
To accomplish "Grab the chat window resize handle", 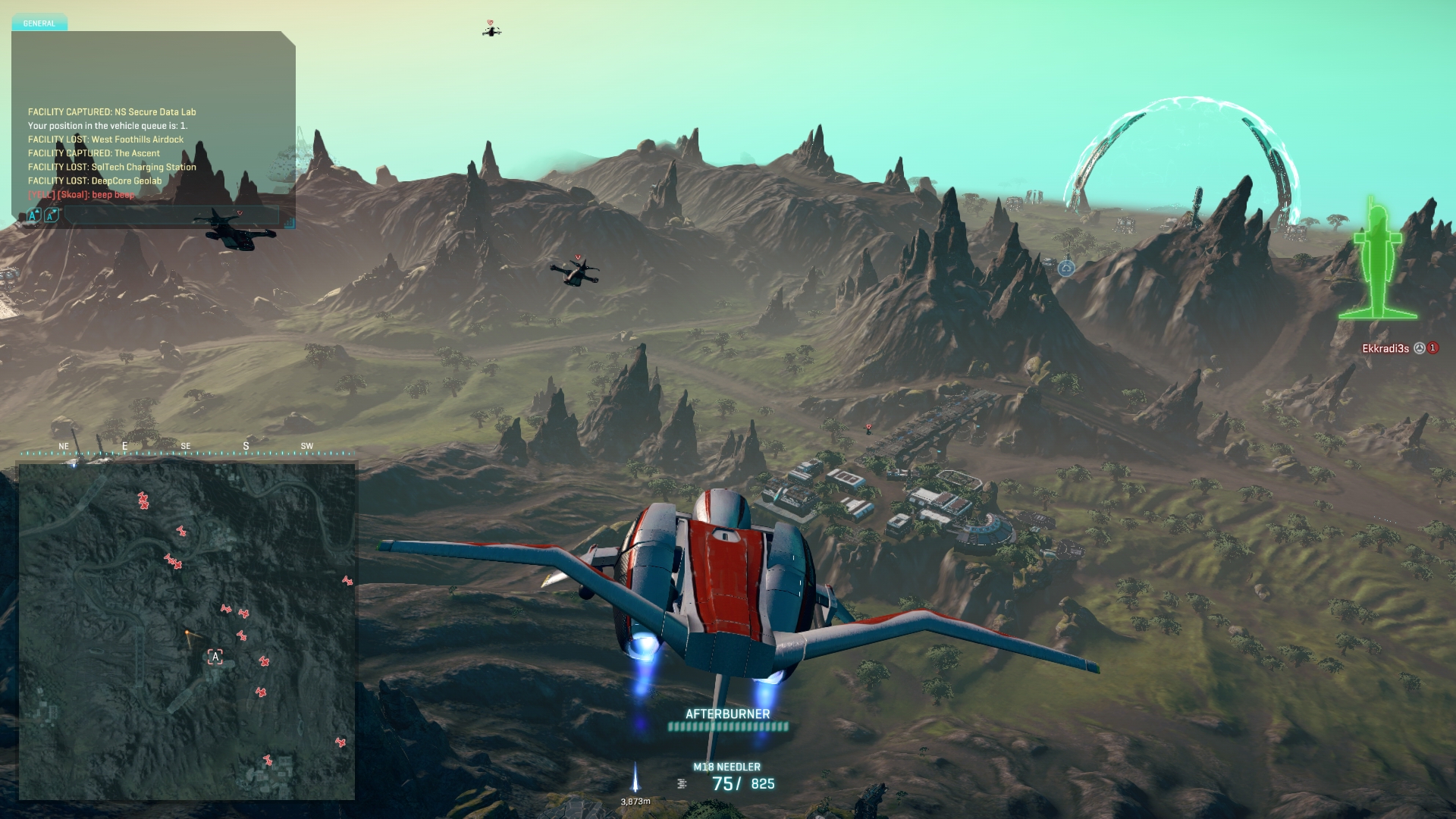I will pos(290,223).
